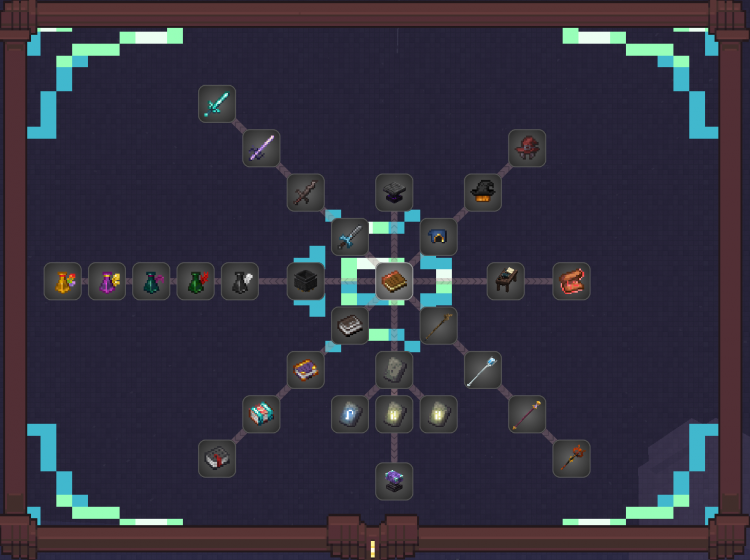Select the orange potion flask node
Screen dimensions: 750x560
(63, 281)
